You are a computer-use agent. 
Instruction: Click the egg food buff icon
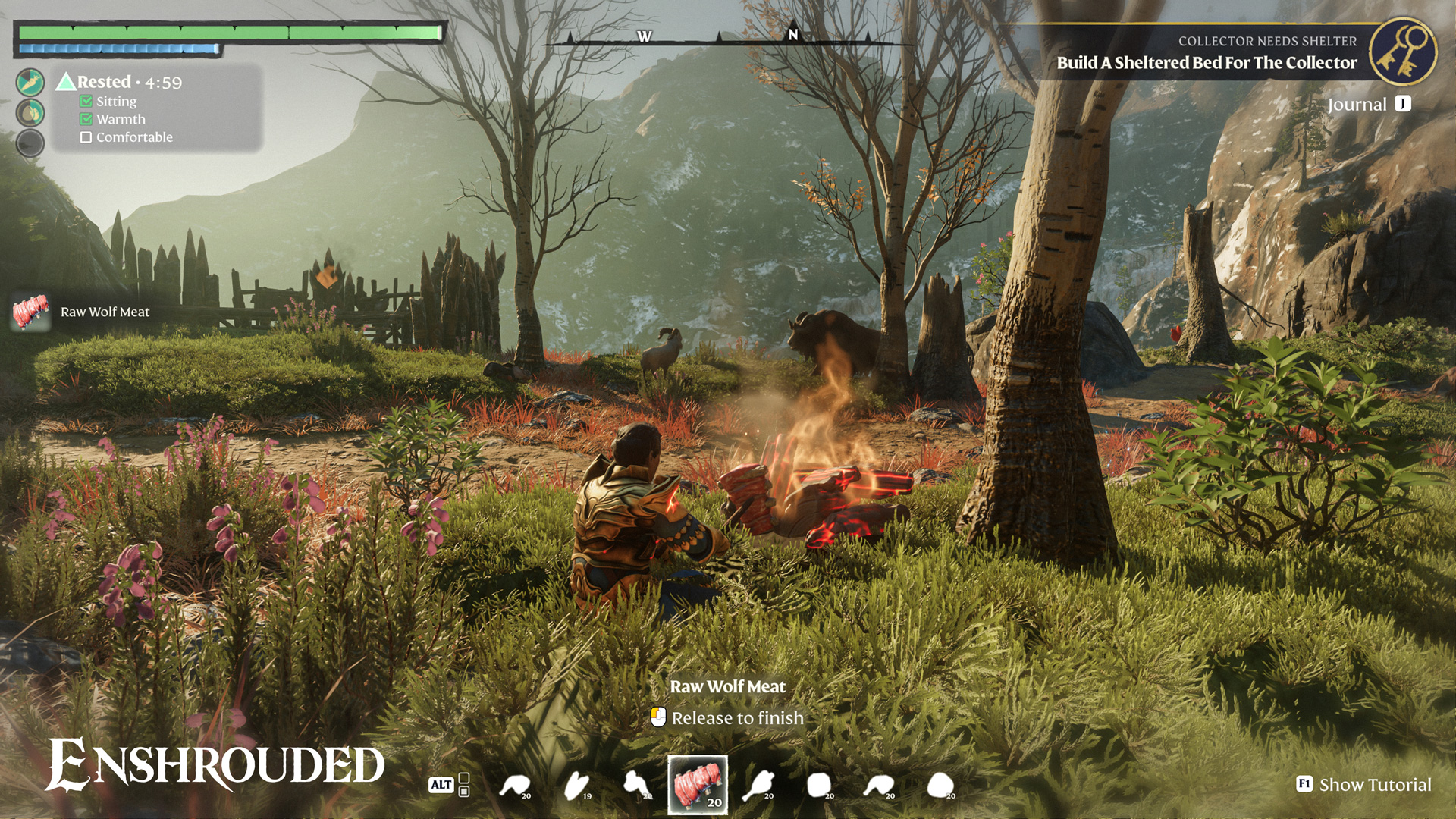30,113
